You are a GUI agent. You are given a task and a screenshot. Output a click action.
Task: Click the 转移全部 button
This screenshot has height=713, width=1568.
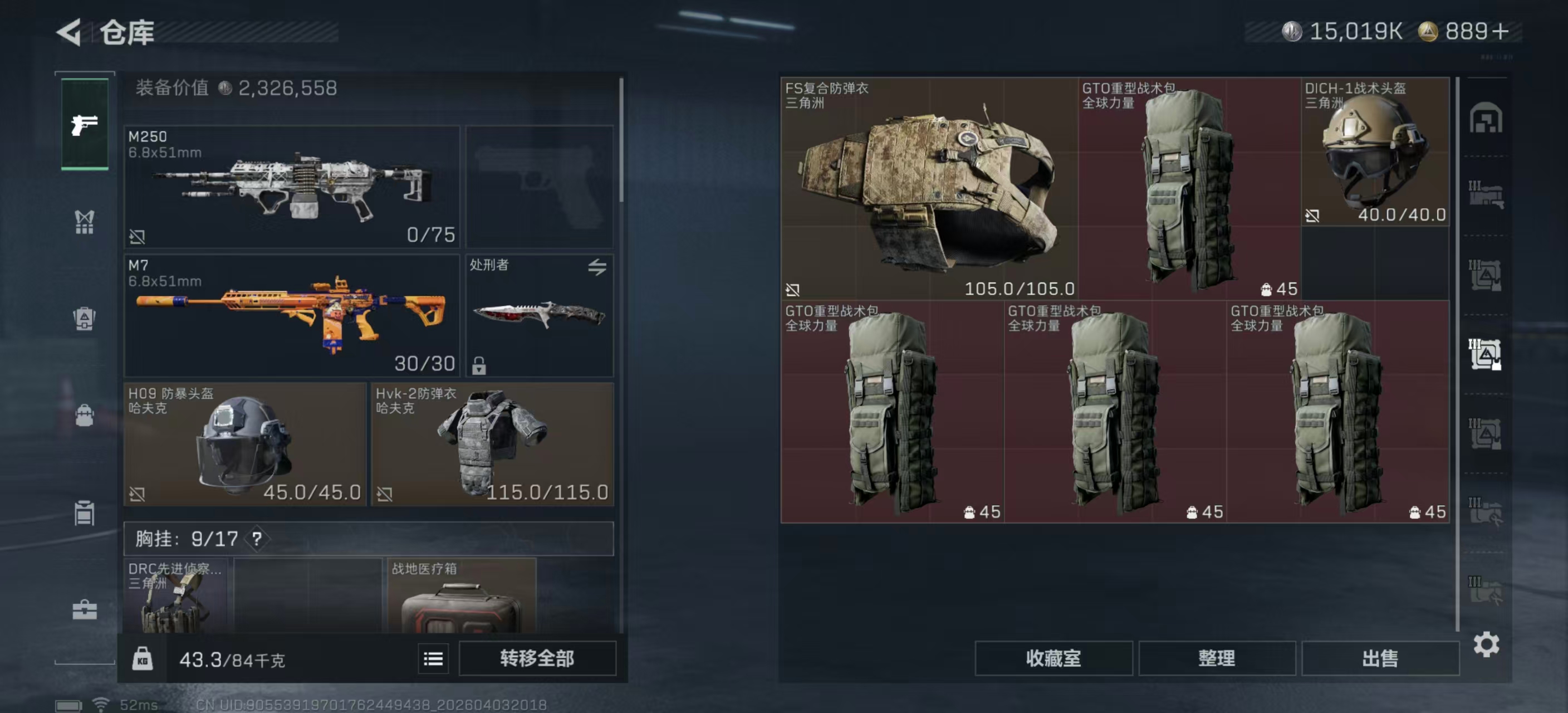[x=537, y=658]
